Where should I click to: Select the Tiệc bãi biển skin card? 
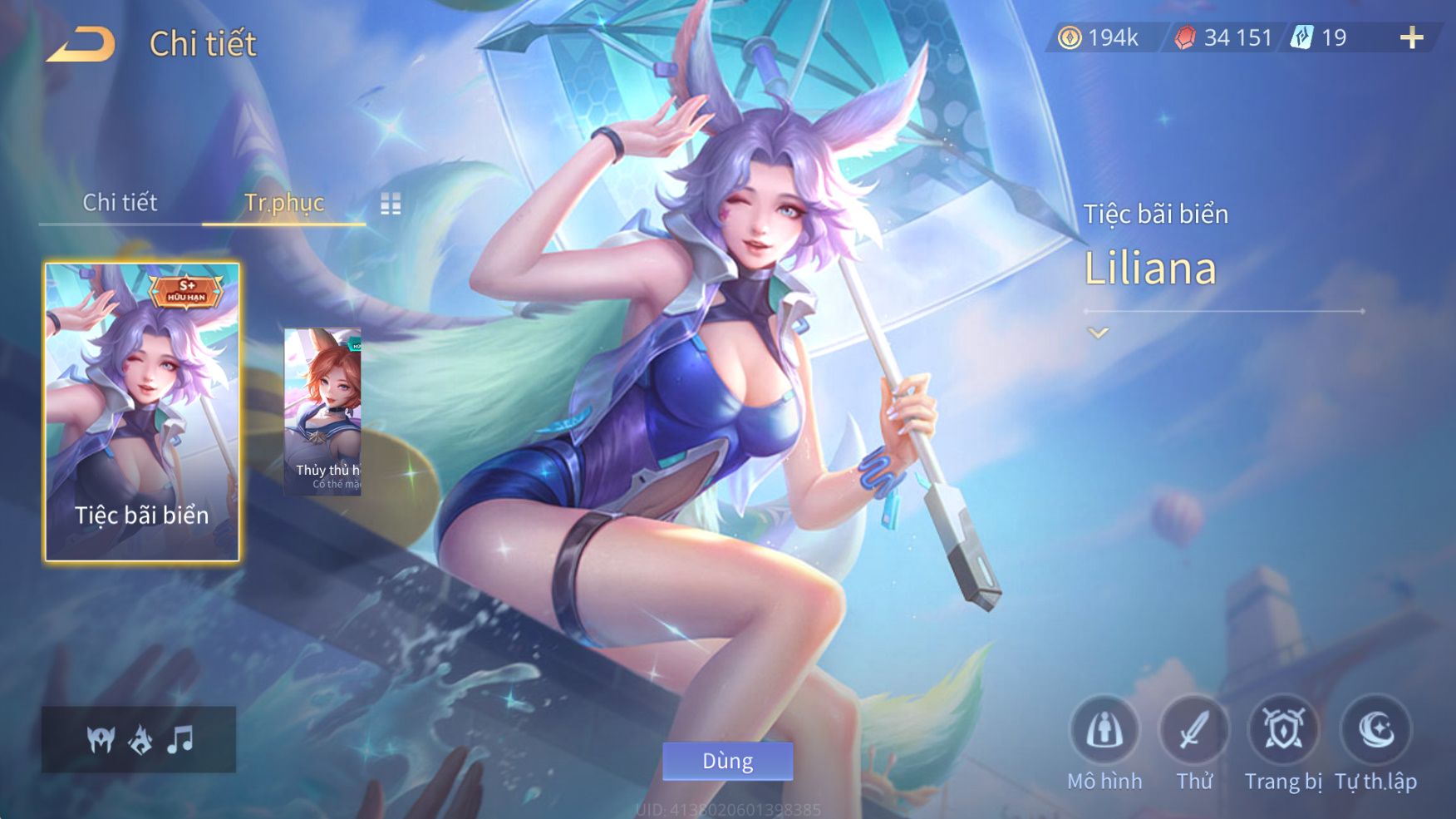point(142,412)
